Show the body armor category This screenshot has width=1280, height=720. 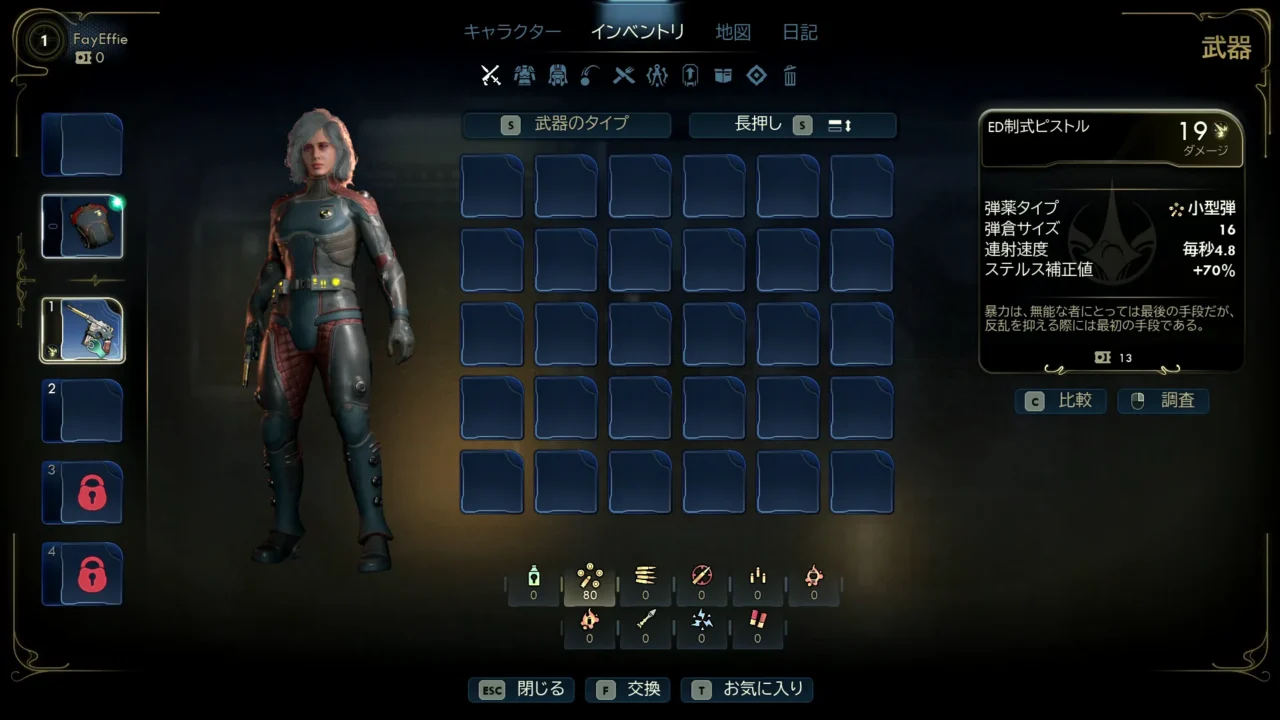524,75
